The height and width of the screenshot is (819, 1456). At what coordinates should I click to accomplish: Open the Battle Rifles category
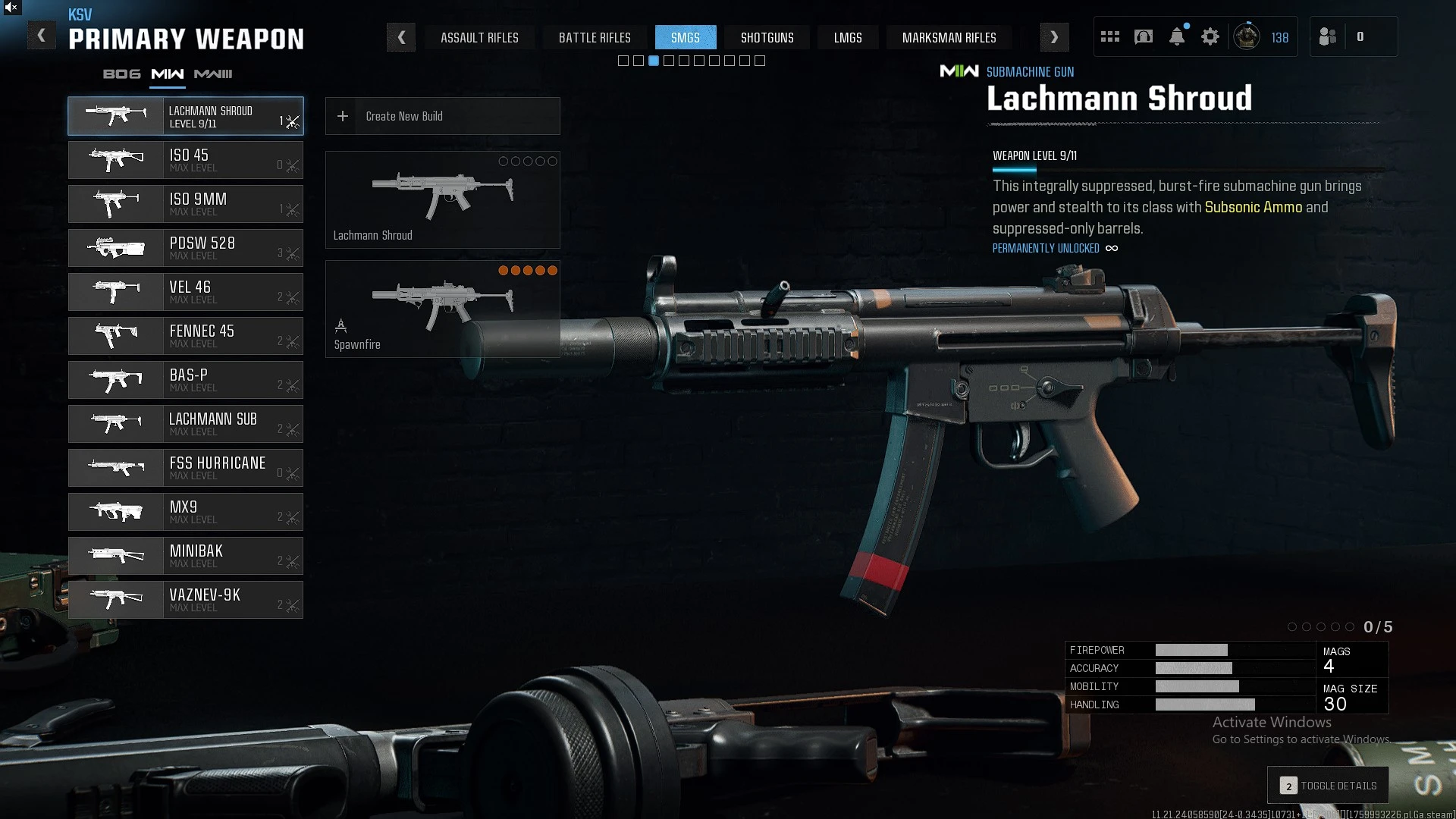[595, 37]
